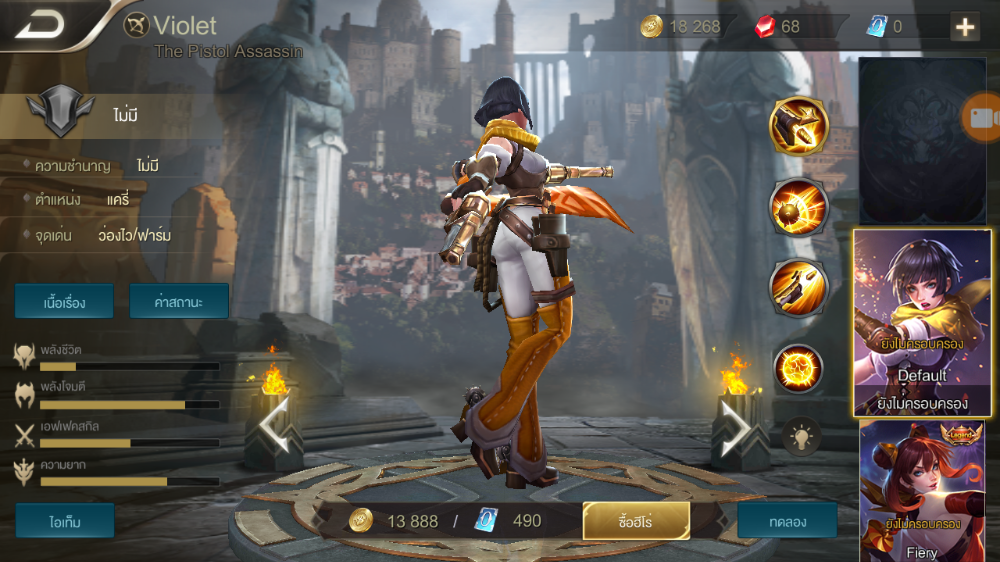Open the gold coin balance
Viewport: 1000px width, 562px height.
[x=684, y=27]
